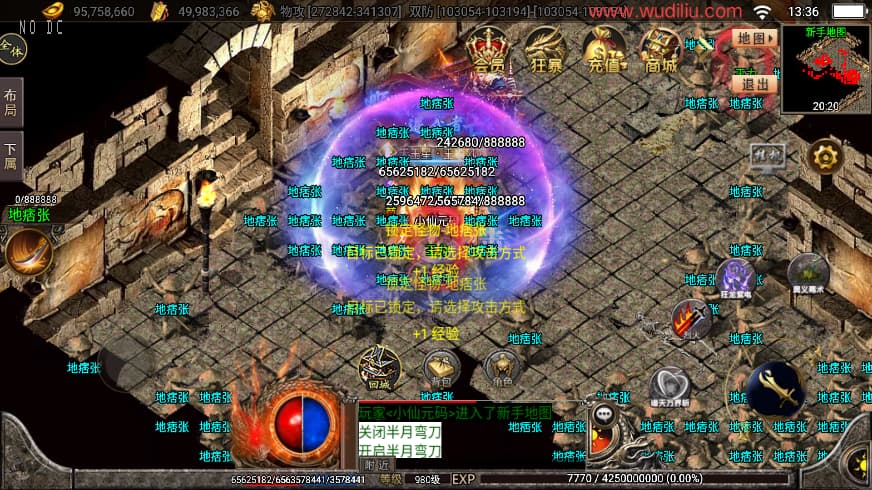Viewport: 872px width, 490px height.
Task: Switch to the 下属 side tab
Action: (10, 156)
